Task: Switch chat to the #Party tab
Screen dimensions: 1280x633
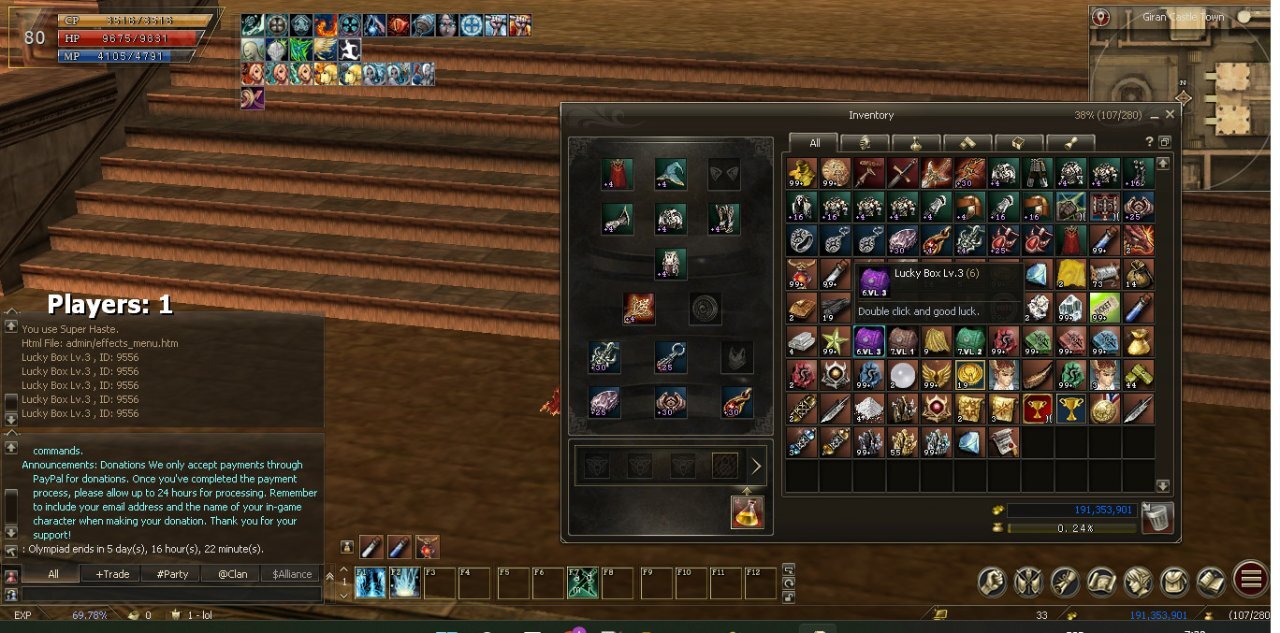Action: tap(172, 574)
